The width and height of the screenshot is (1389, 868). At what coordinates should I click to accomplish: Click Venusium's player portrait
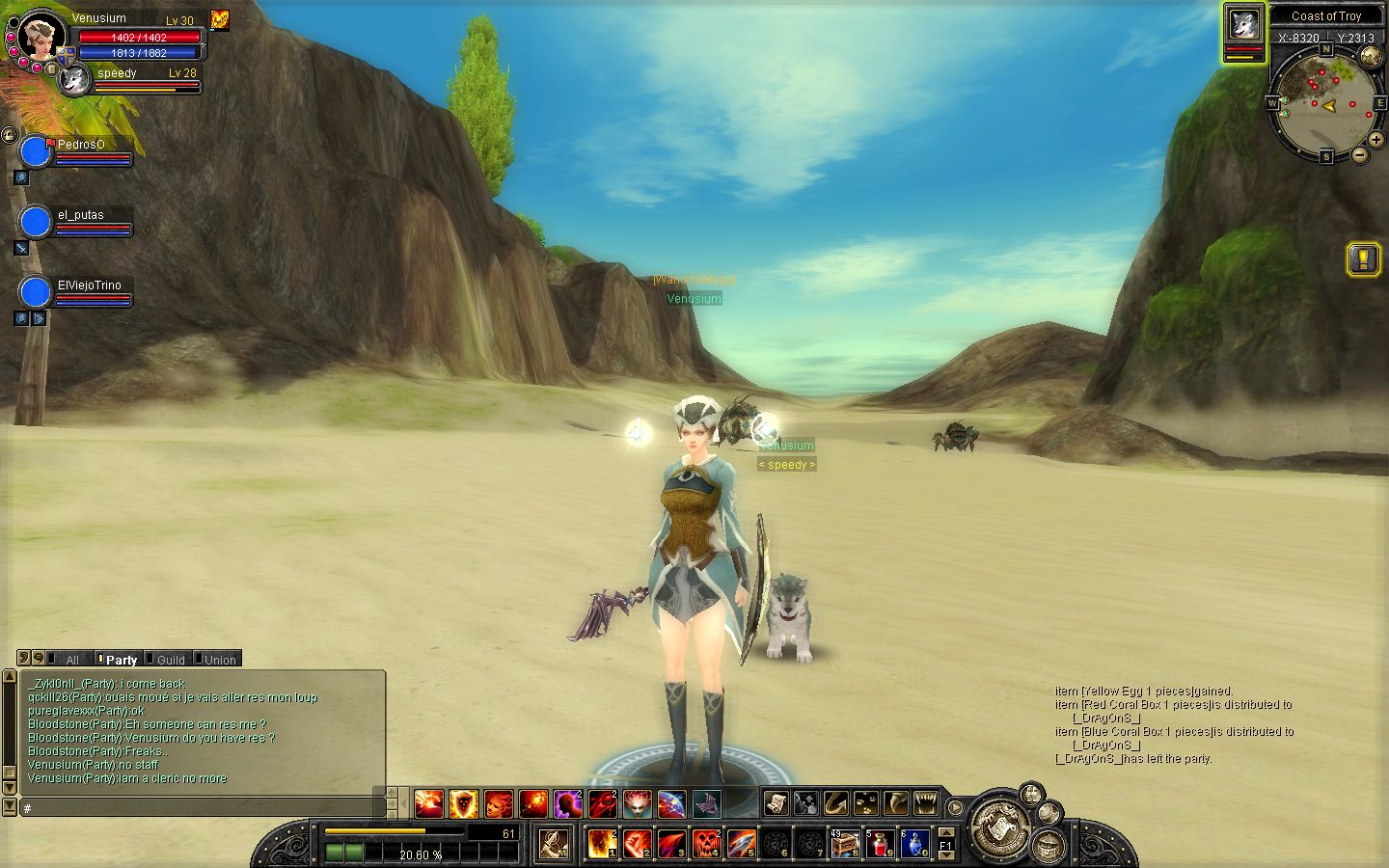(41, 37)
